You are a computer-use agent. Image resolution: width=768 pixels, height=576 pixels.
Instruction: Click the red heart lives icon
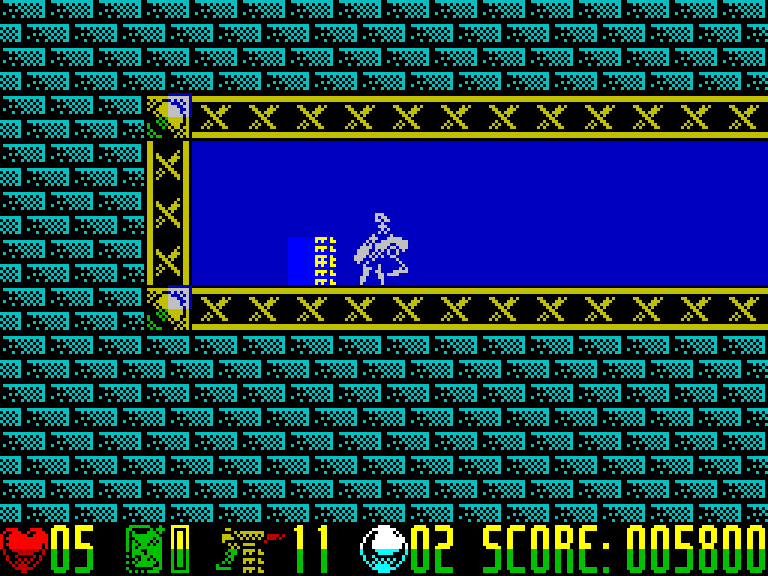24,549
